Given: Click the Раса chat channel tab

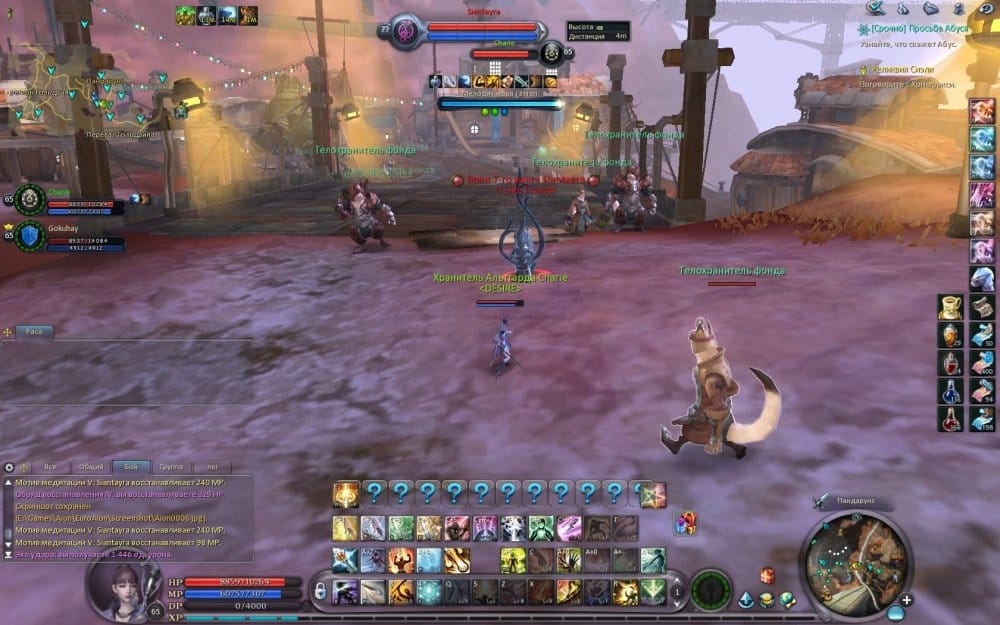Looking at the screenshot, I should (x=34, y=331).
